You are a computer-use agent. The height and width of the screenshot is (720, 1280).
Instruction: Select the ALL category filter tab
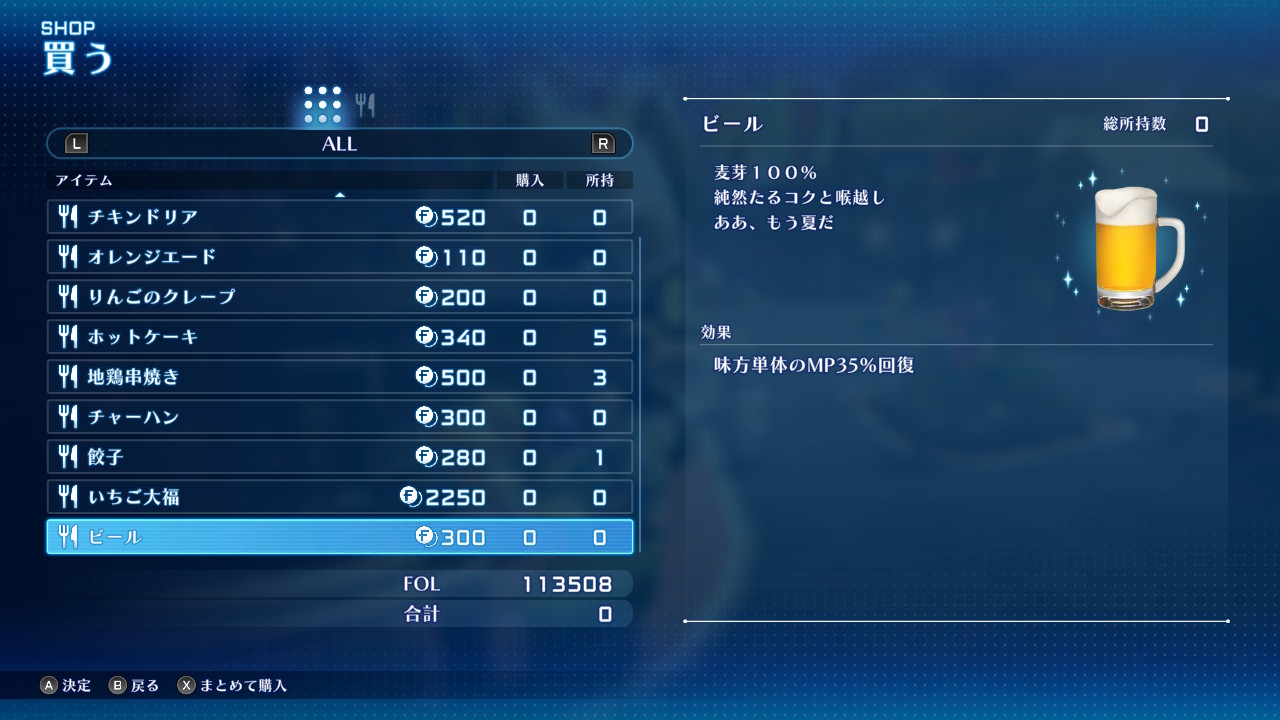(340, 143)
